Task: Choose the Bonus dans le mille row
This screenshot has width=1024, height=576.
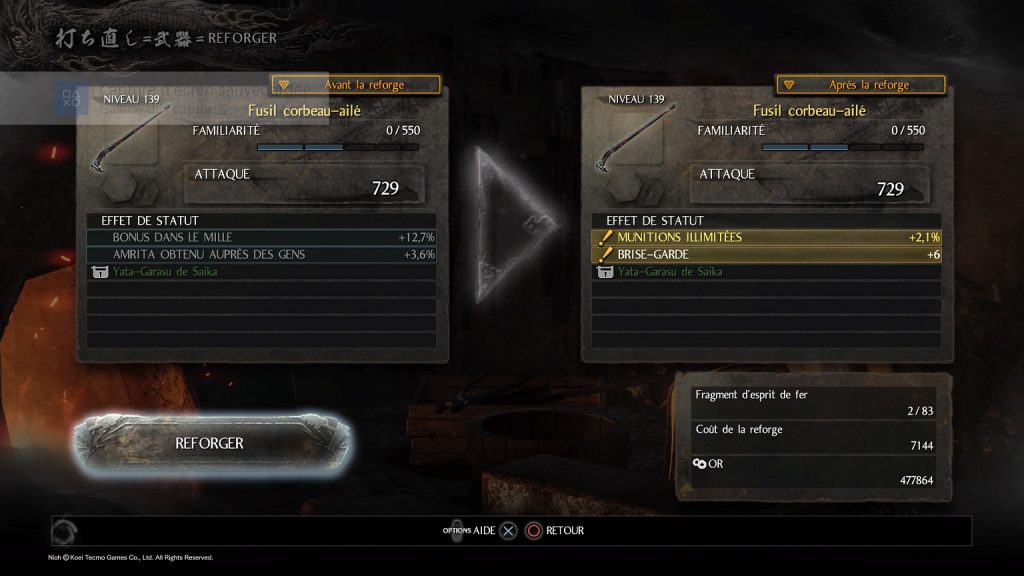Action: pos(262,237)
